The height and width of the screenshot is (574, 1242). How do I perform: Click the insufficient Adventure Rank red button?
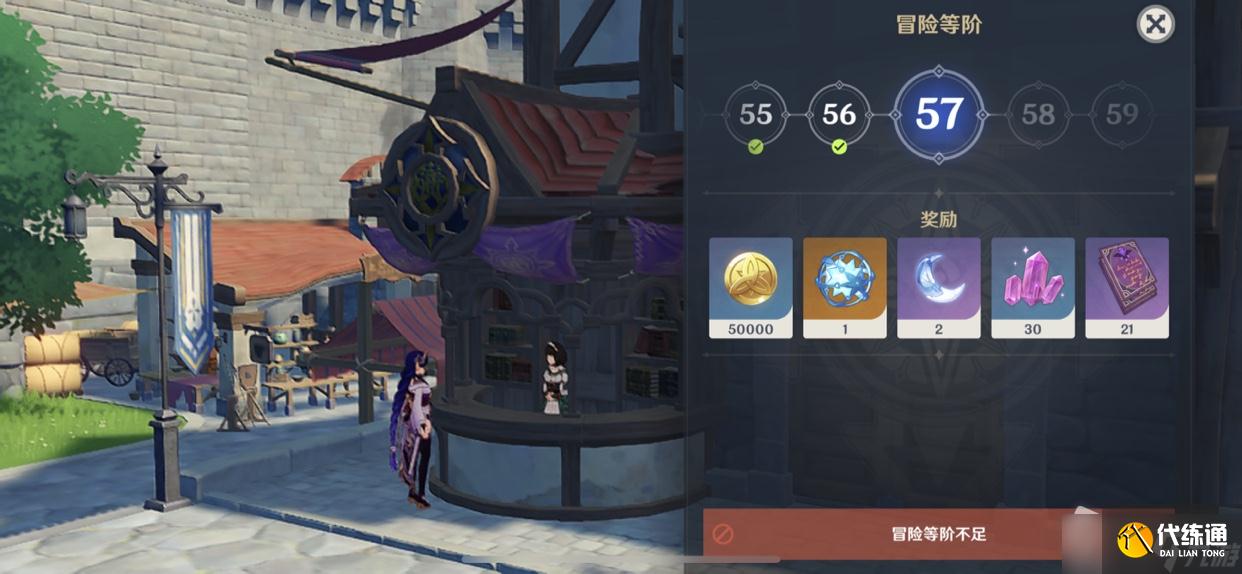900,534
